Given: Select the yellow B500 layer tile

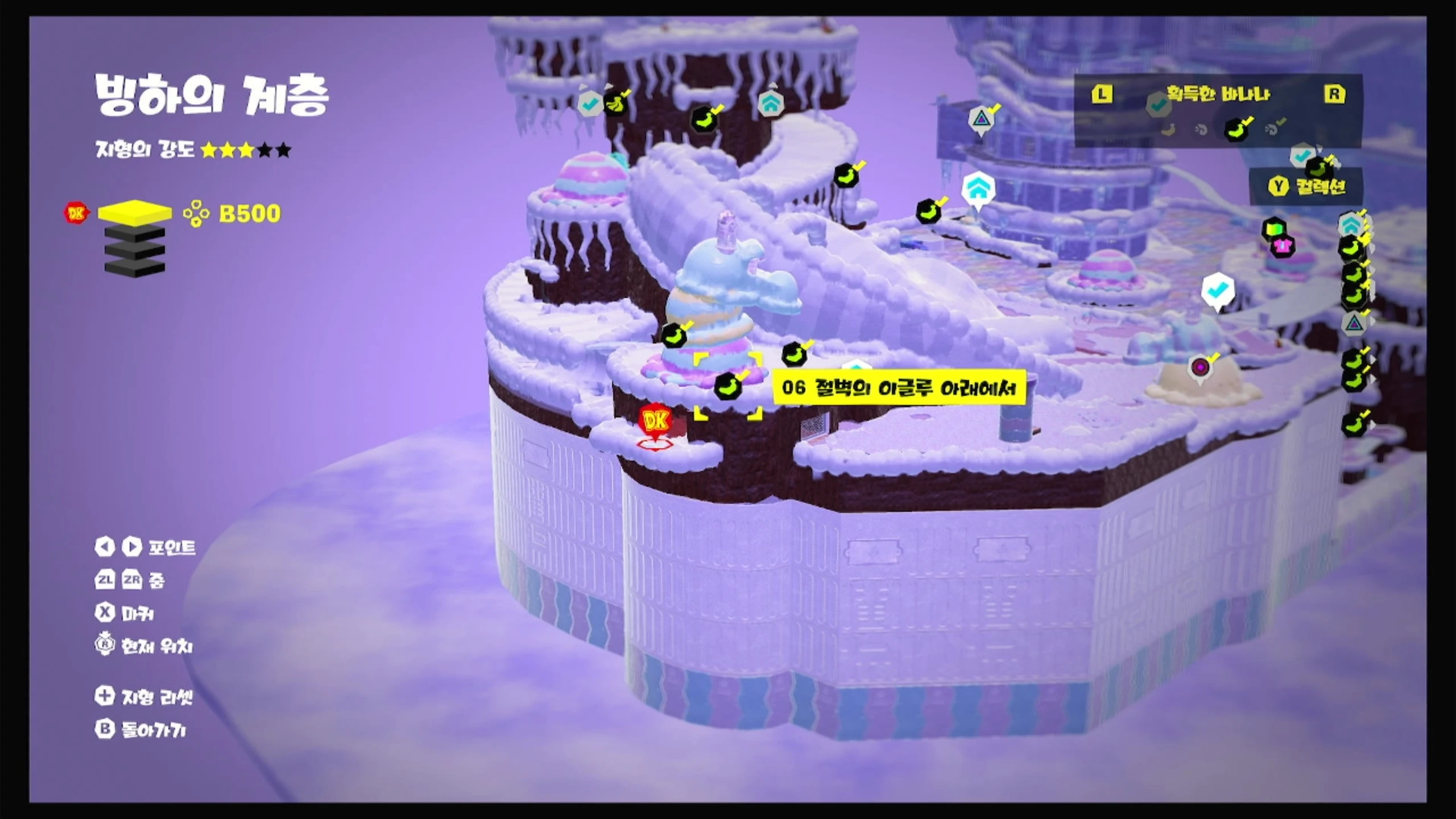Looking at the screenshot, I should click(135, 213).
